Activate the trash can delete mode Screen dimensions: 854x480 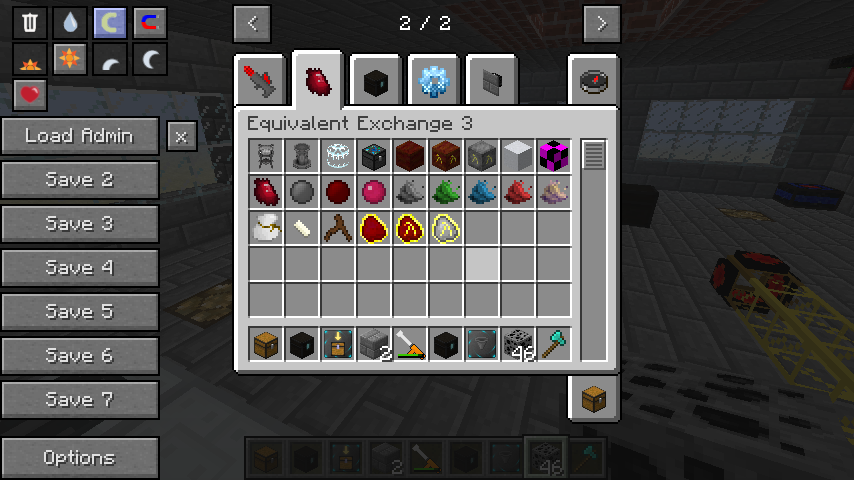(x=30, y=23)
